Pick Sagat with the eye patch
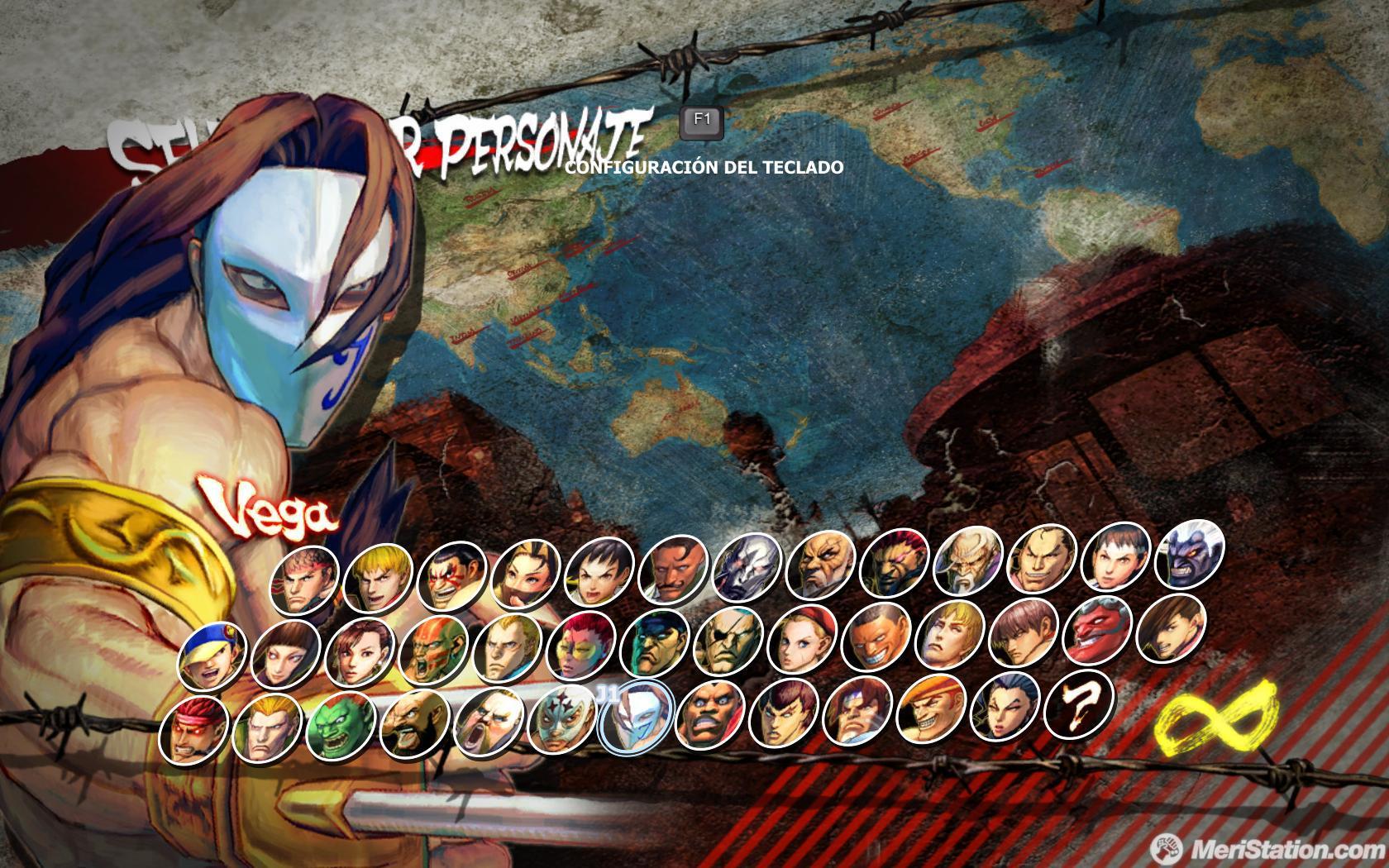1389x868 pixels. click(727, 642)
